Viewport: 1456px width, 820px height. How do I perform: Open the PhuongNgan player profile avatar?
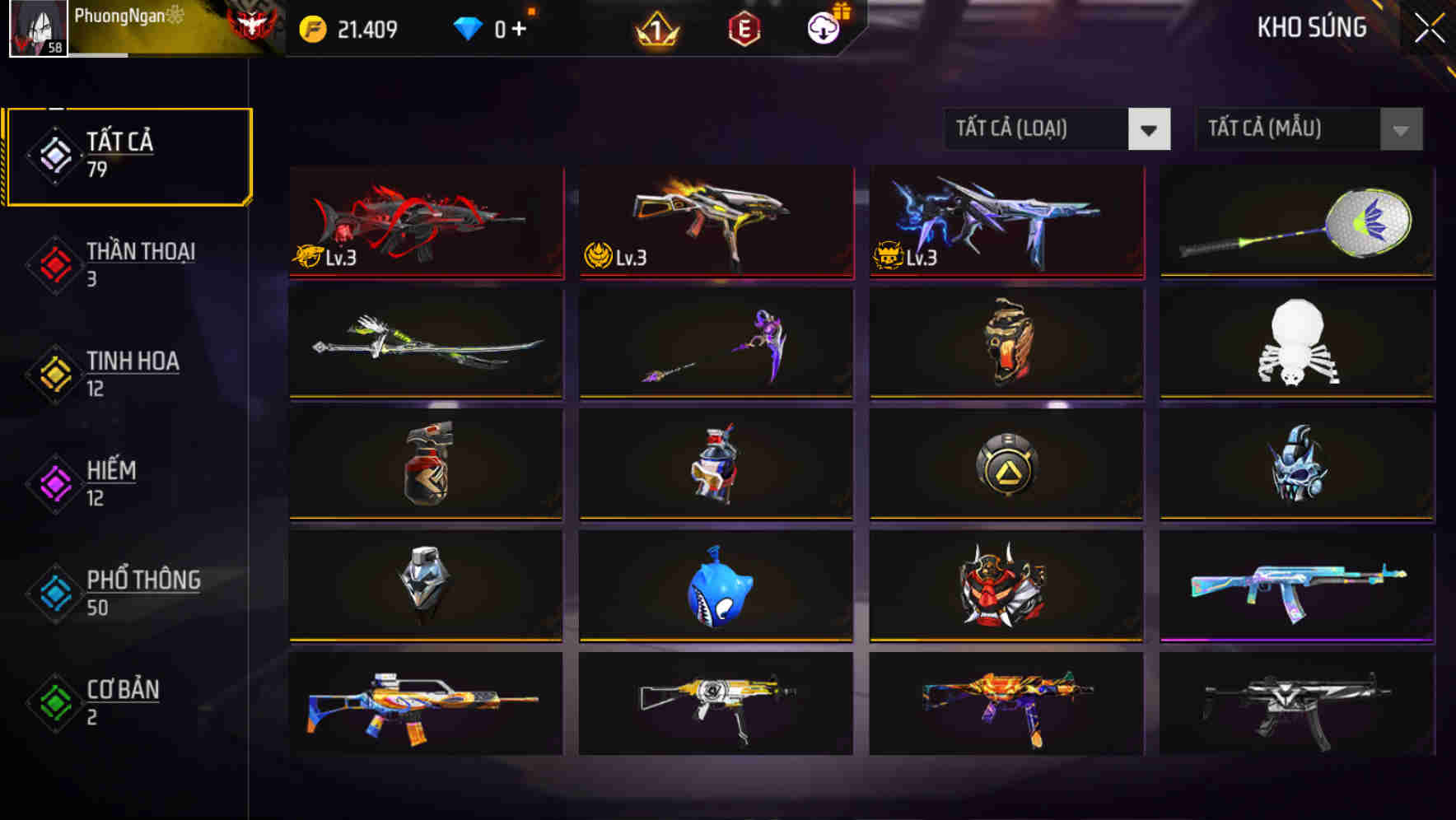coord(35,27)
